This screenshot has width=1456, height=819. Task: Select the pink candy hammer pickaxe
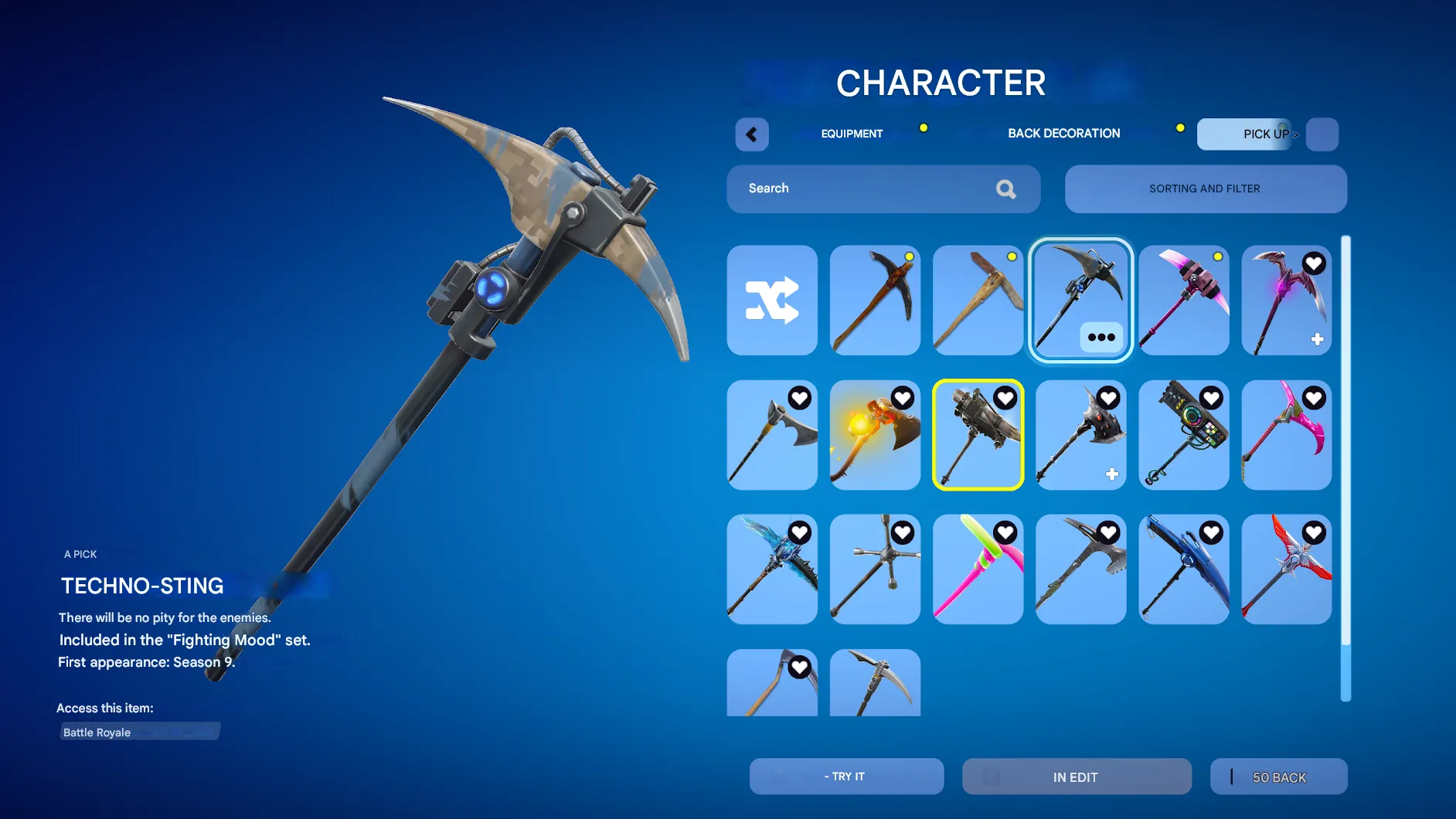pos(1184,301)
